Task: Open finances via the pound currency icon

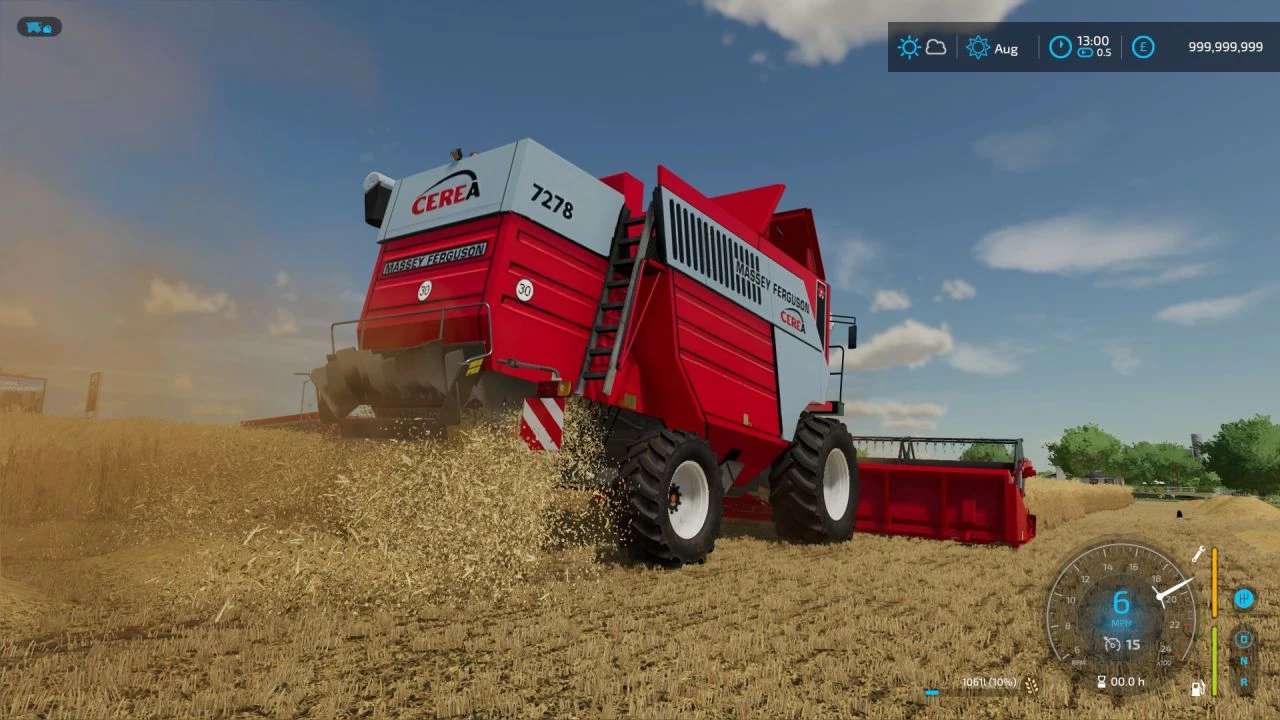Action: (1143, 47)
